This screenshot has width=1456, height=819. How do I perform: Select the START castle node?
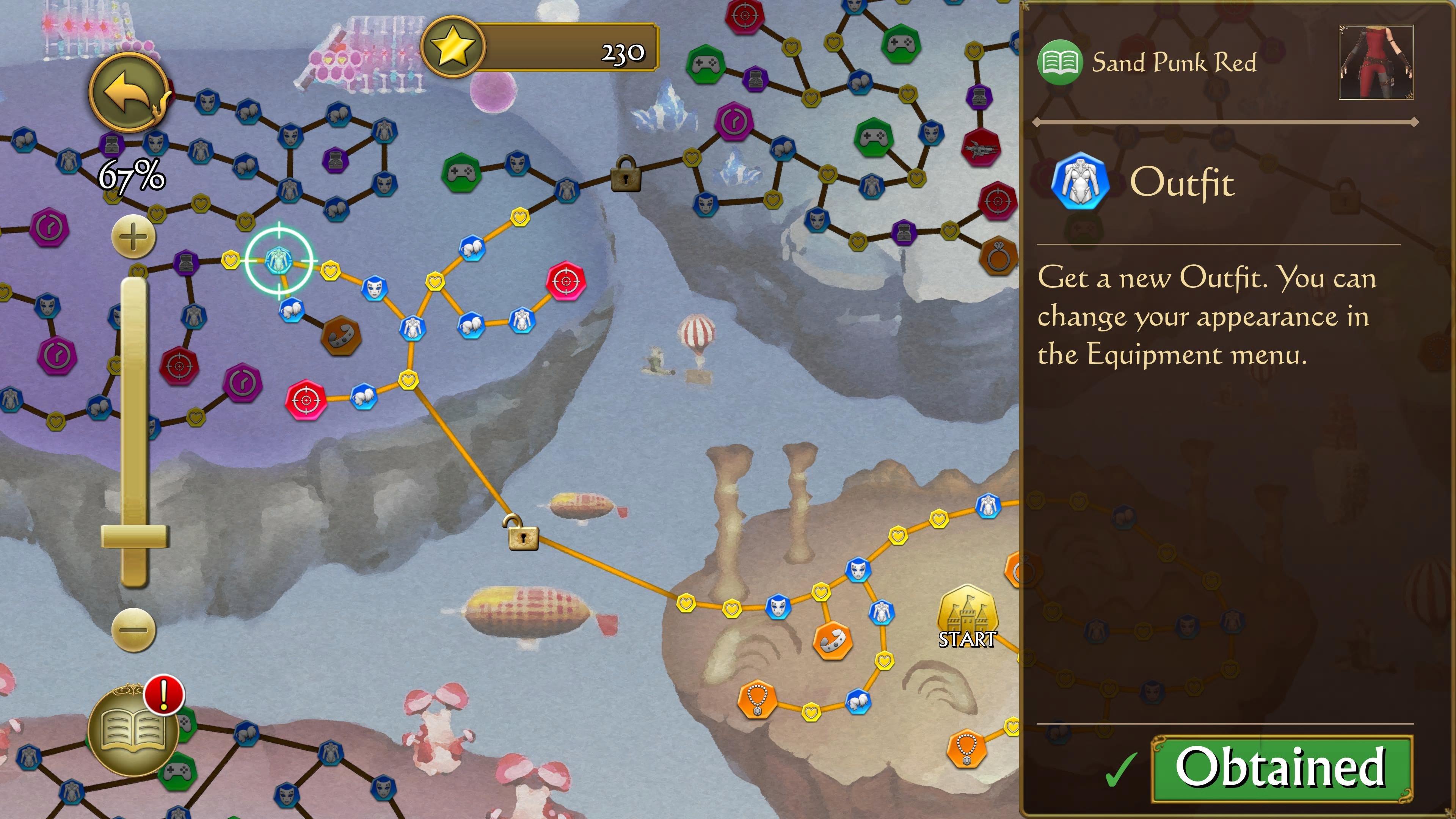pyautogui.click(x=967, y=614)
